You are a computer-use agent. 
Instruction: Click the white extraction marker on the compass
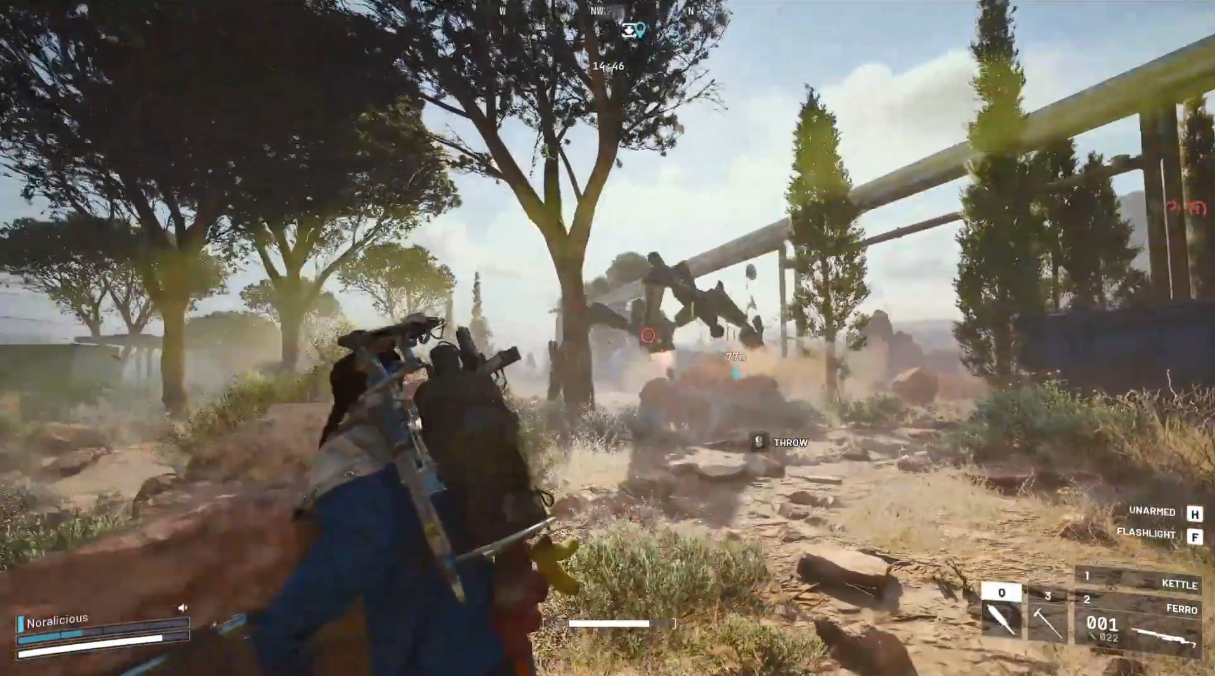pos(628,30)
